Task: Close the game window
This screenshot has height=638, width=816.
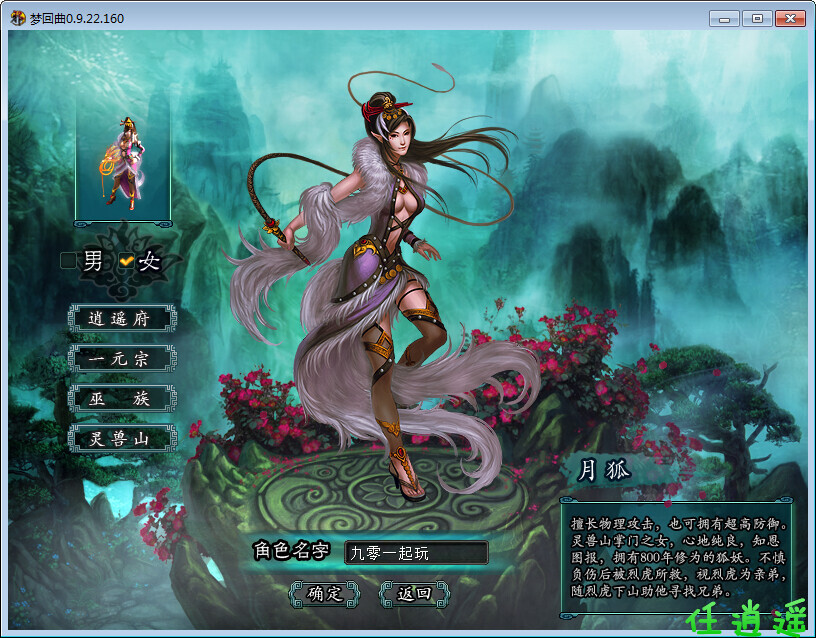Action: pyautogui.click(x=788, y=19)
